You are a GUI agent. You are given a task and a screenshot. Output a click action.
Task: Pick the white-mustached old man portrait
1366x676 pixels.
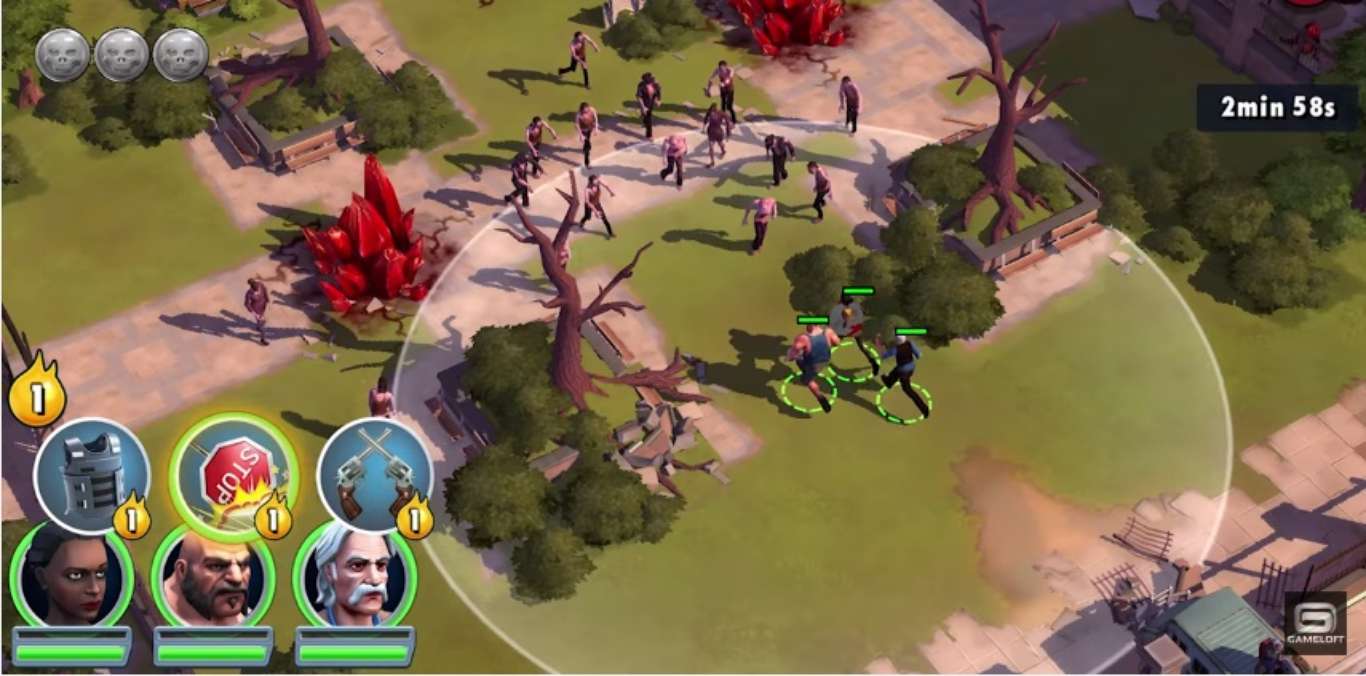point(355,579)
